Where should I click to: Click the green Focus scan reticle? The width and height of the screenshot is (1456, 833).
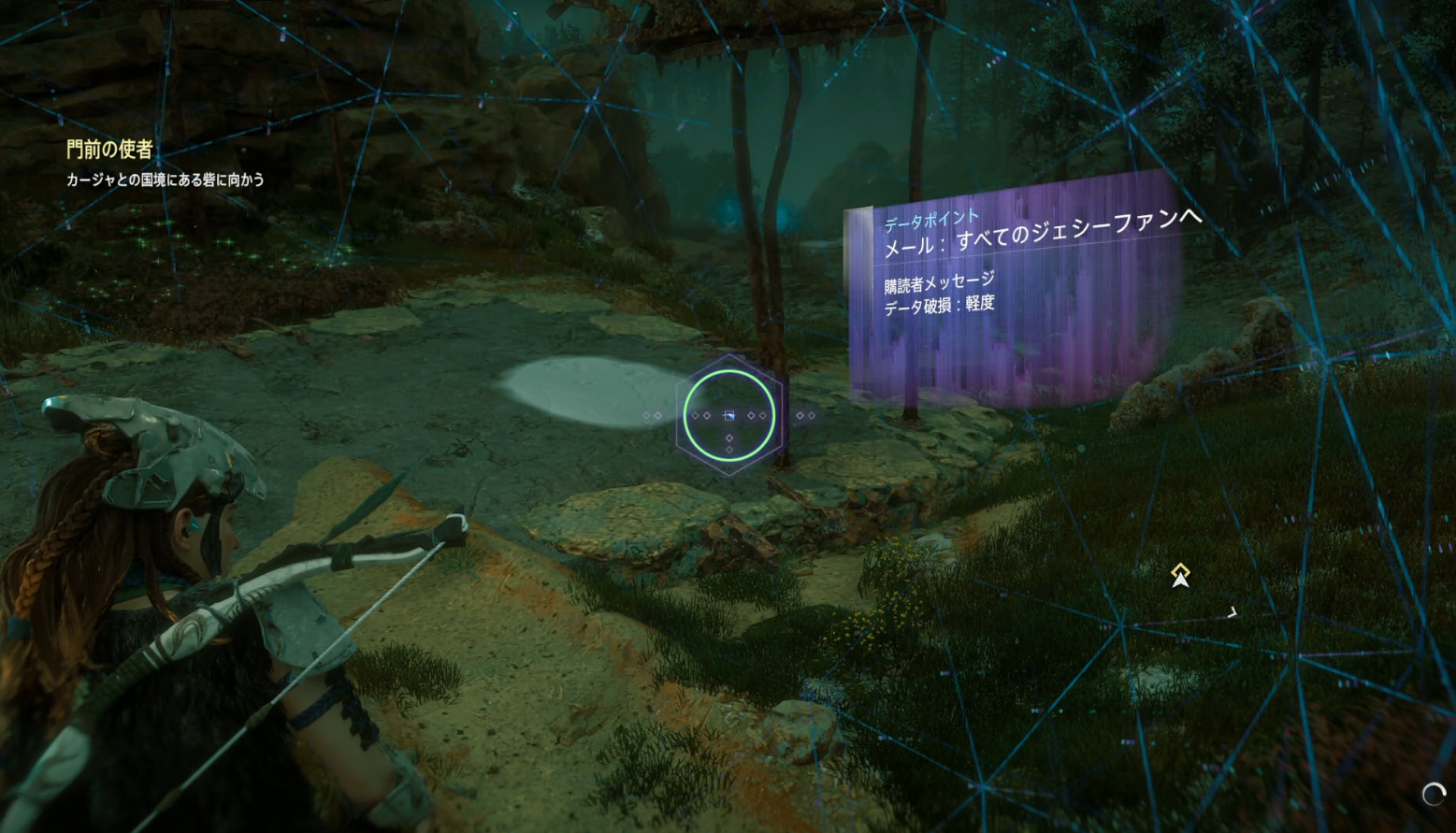(x=729, y=415)
